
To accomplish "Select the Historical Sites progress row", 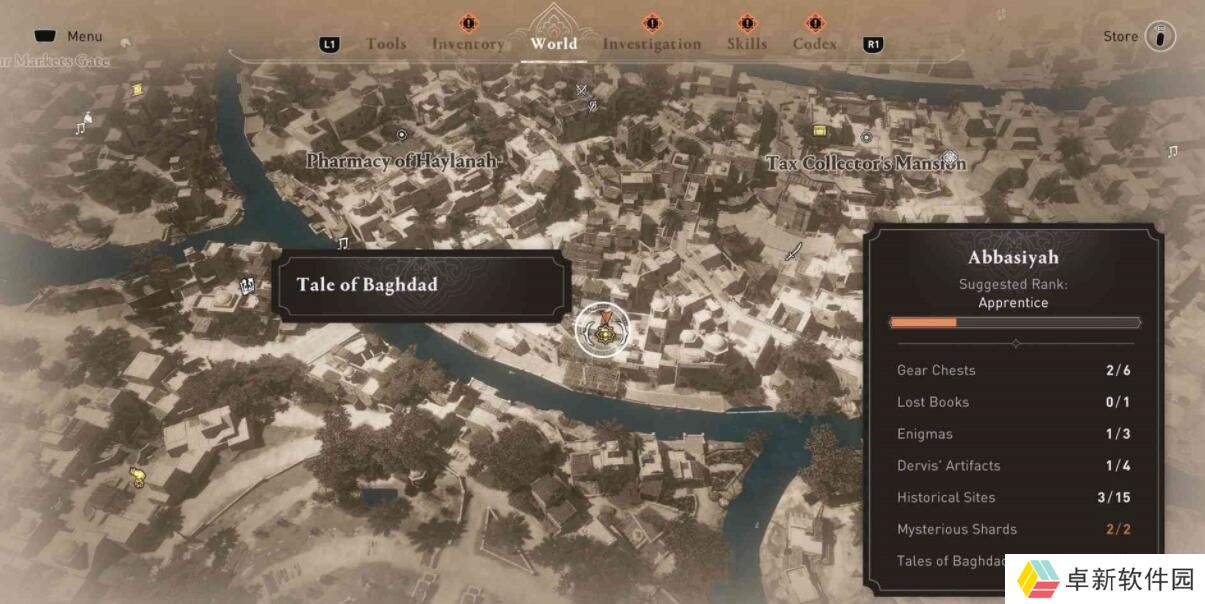I will 1013,497.
